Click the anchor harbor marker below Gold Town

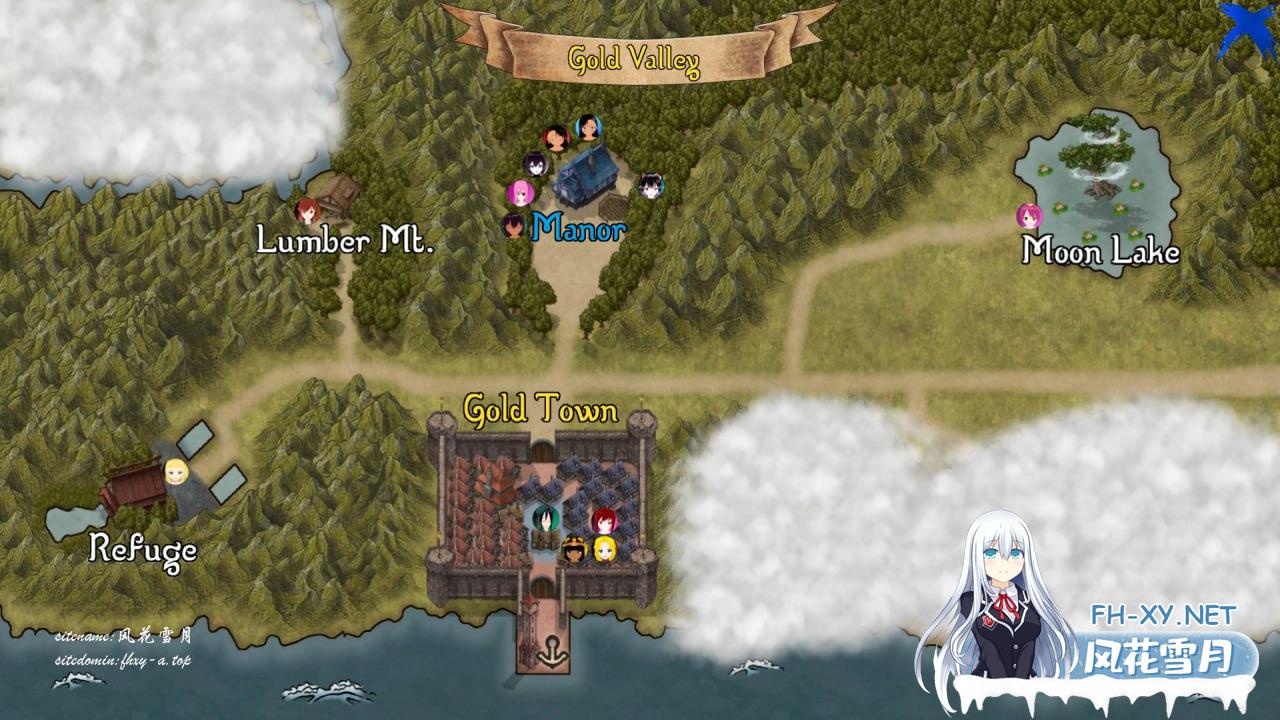point(546,657)
